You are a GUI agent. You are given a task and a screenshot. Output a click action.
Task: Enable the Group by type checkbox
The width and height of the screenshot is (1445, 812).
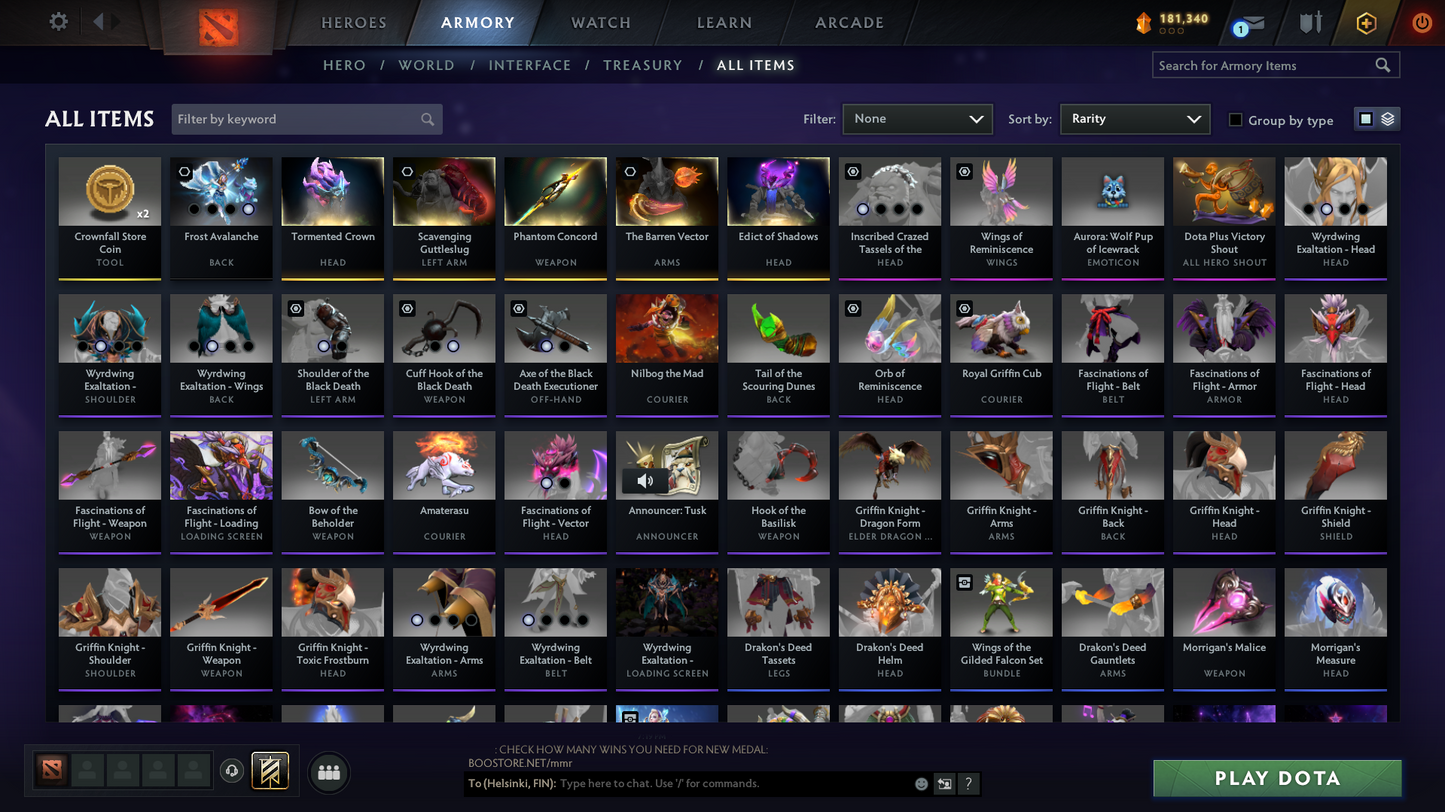[1236, 120]
